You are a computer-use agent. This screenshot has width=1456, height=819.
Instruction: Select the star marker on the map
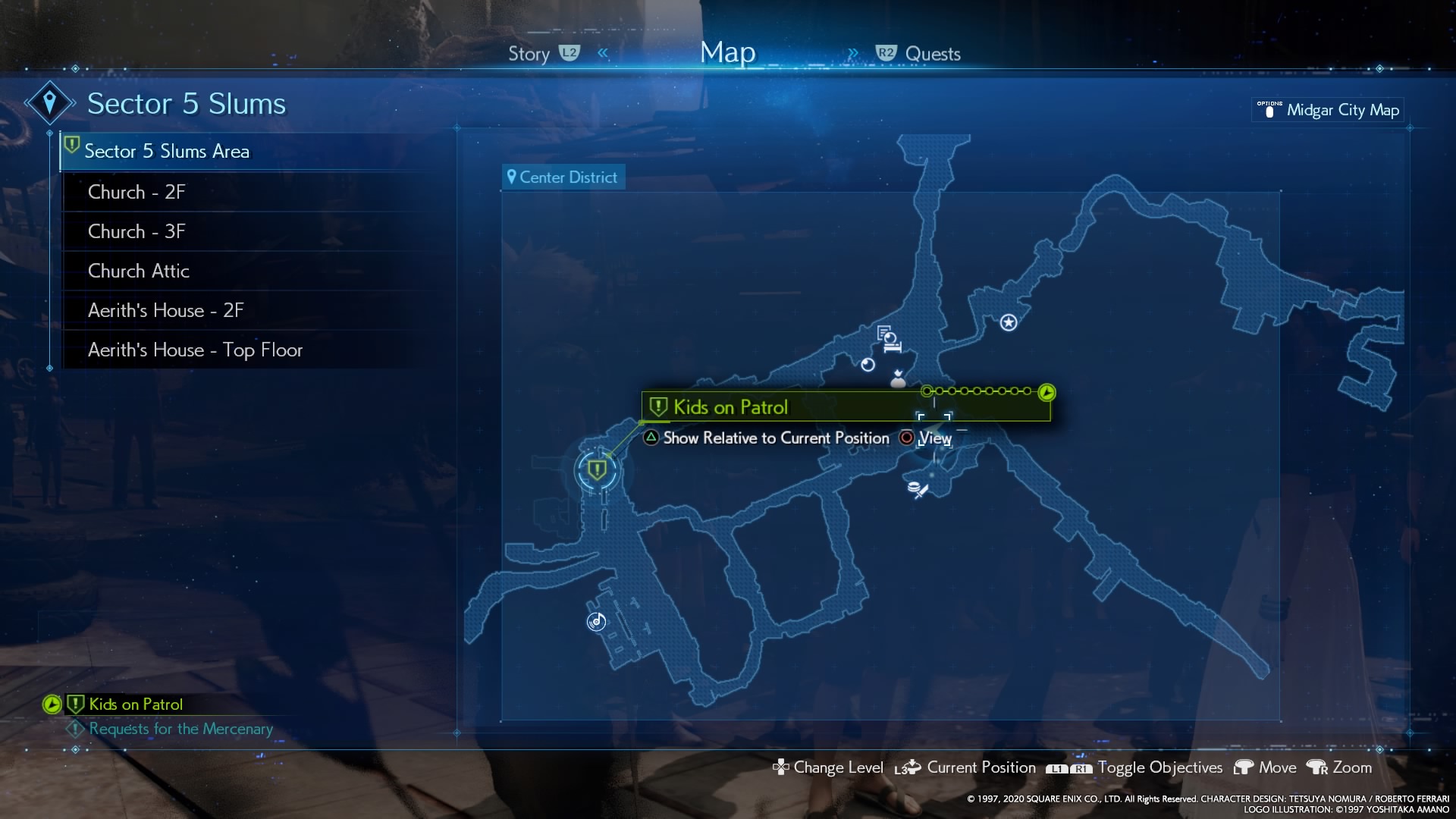coord(1008,323)
